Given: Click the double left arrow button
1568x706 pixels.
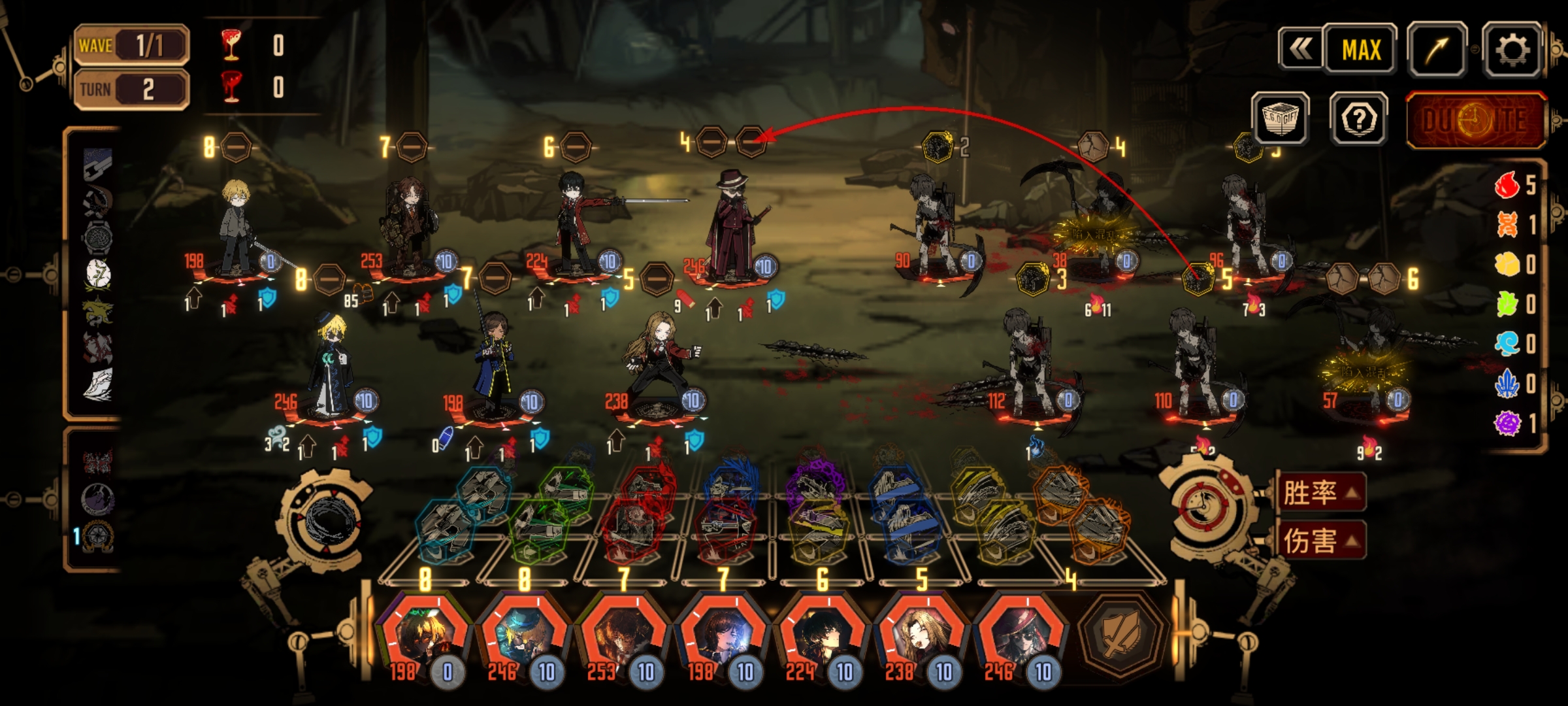Looking at the screenshot, I should click(x=1300, y=48).
